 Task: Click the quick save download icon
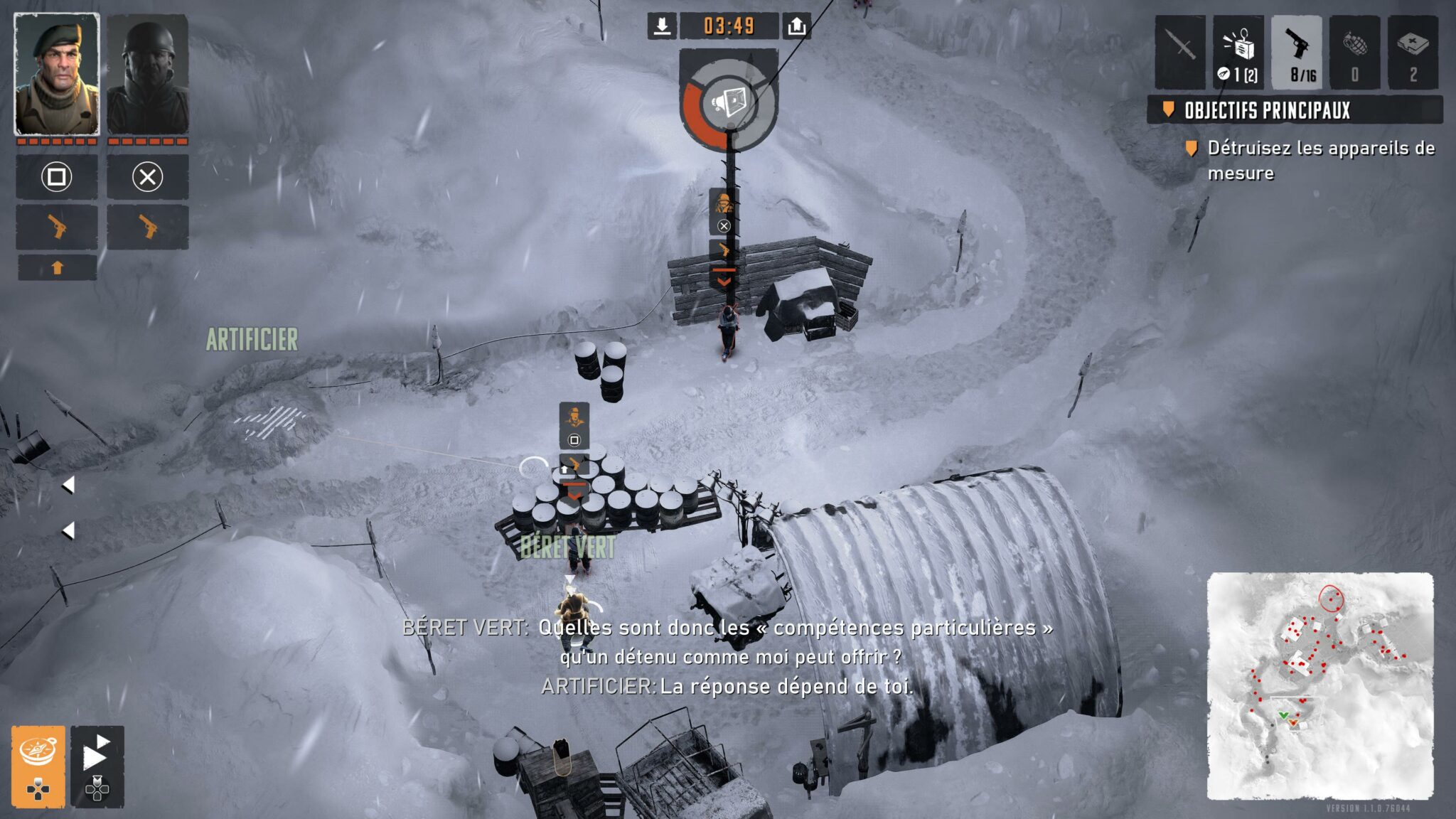(662, 26)
